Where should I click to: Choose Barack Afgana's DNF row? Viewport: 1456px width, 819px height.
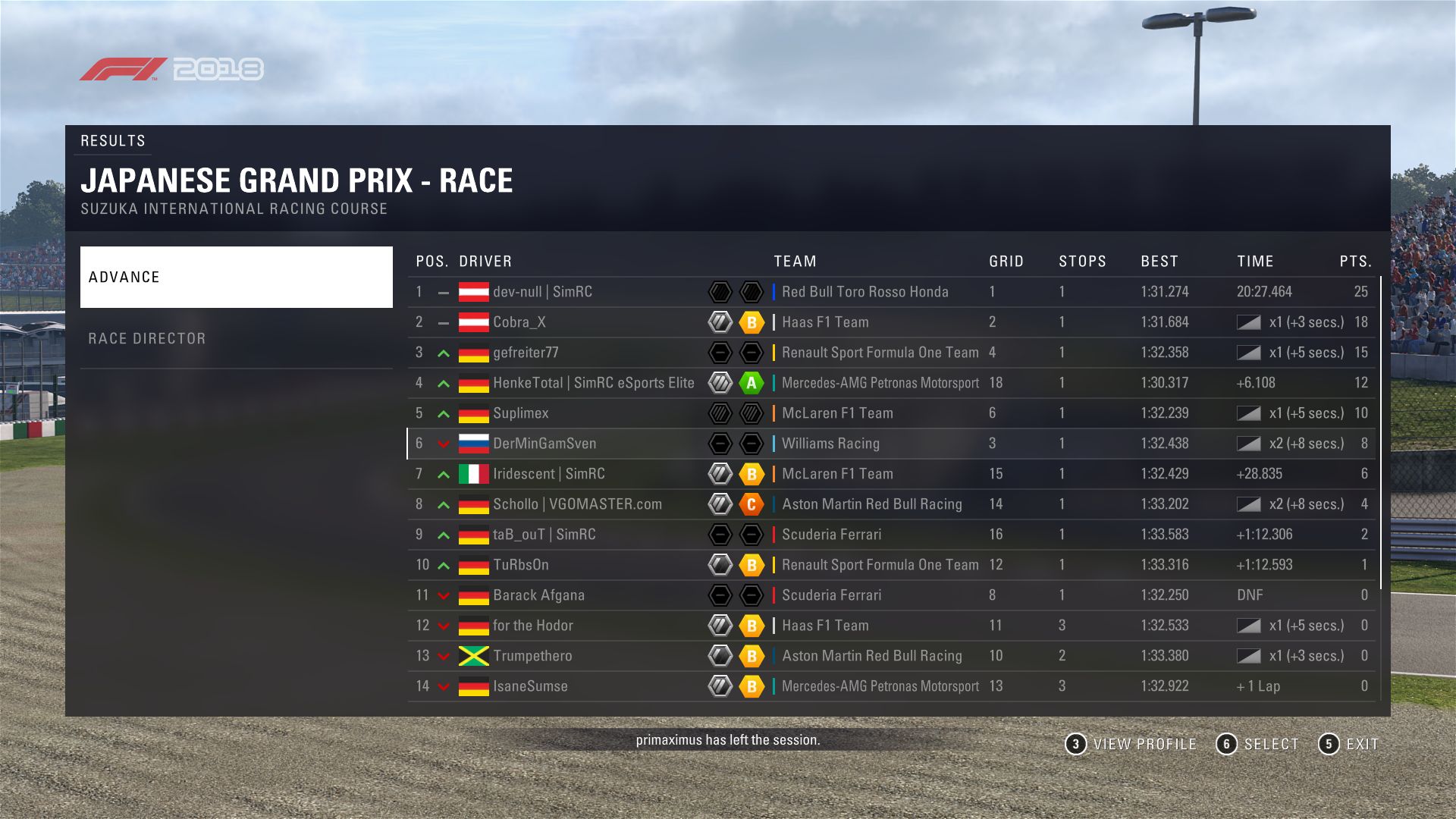point(538,595)
